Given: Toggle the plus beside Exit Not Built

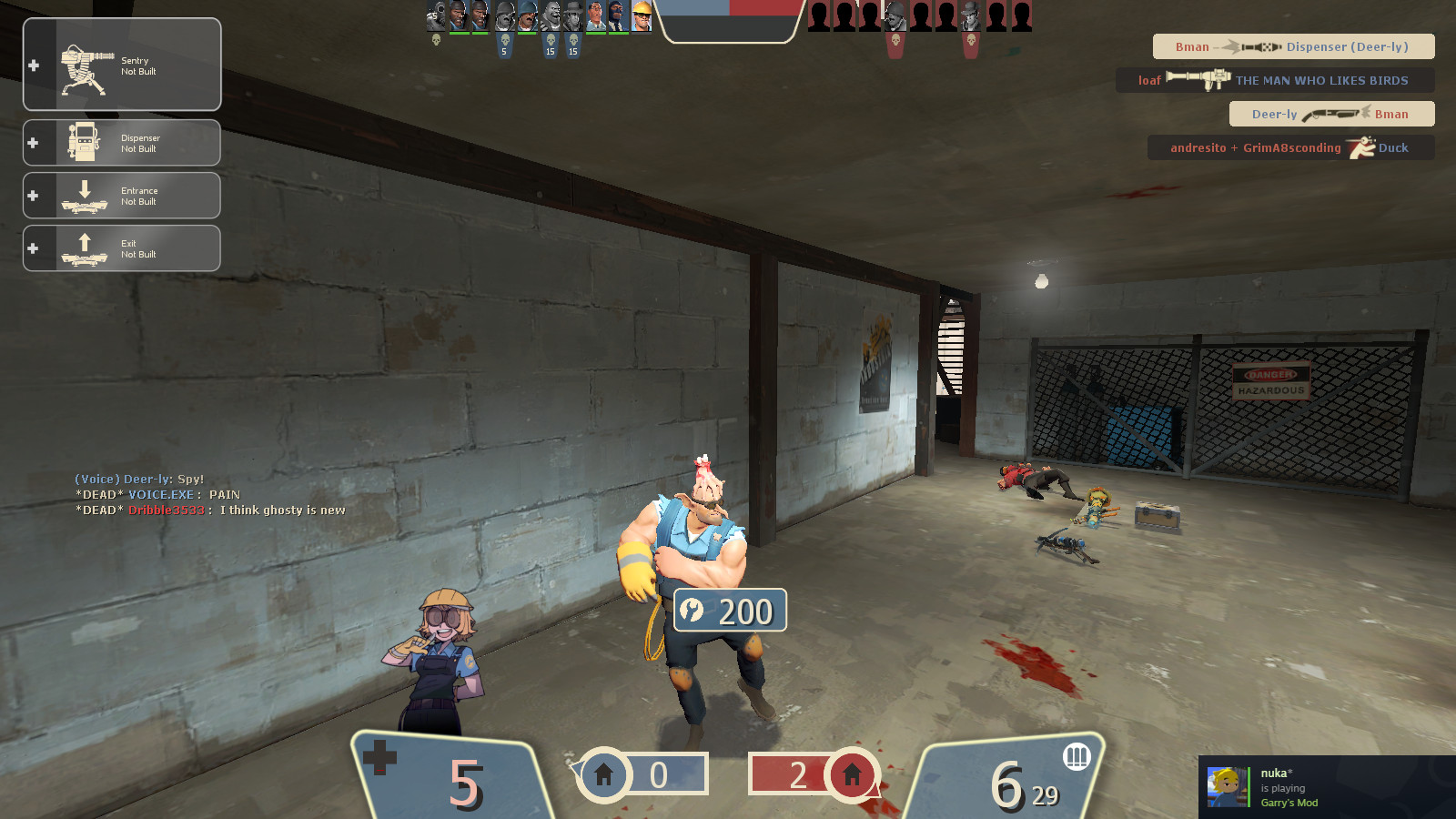Looking at the screenshot, I should coord(33,248).
